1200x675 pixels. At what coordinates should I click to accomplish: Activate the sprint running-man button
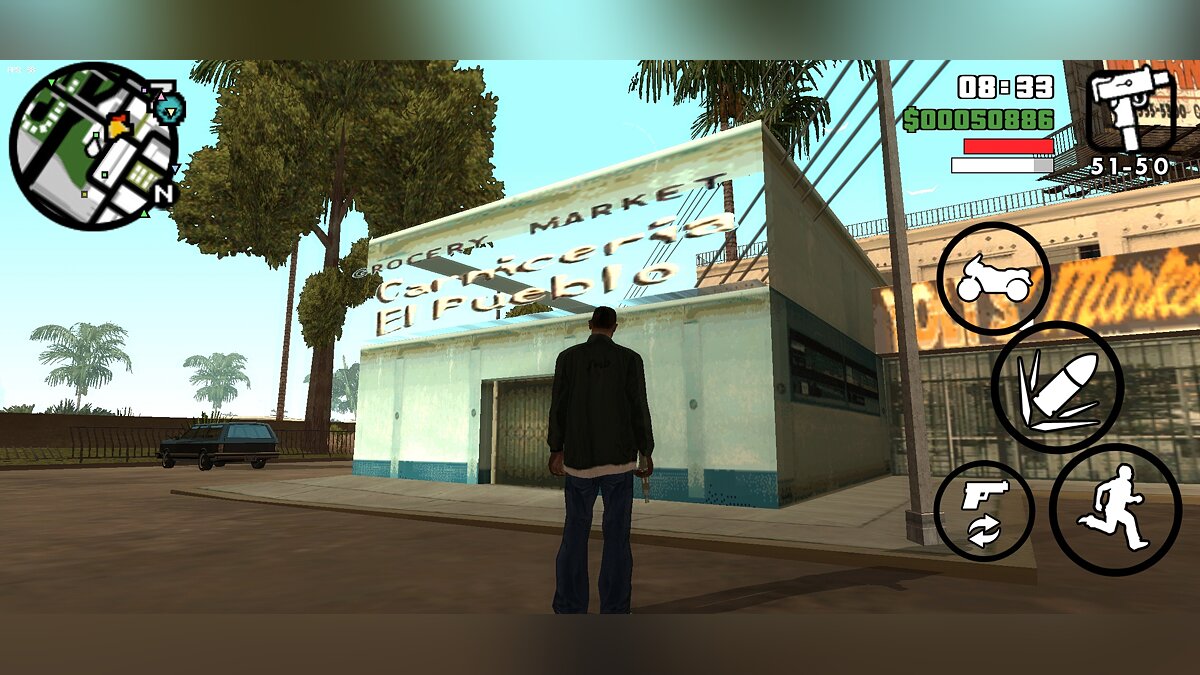(x=1115, y=510)
